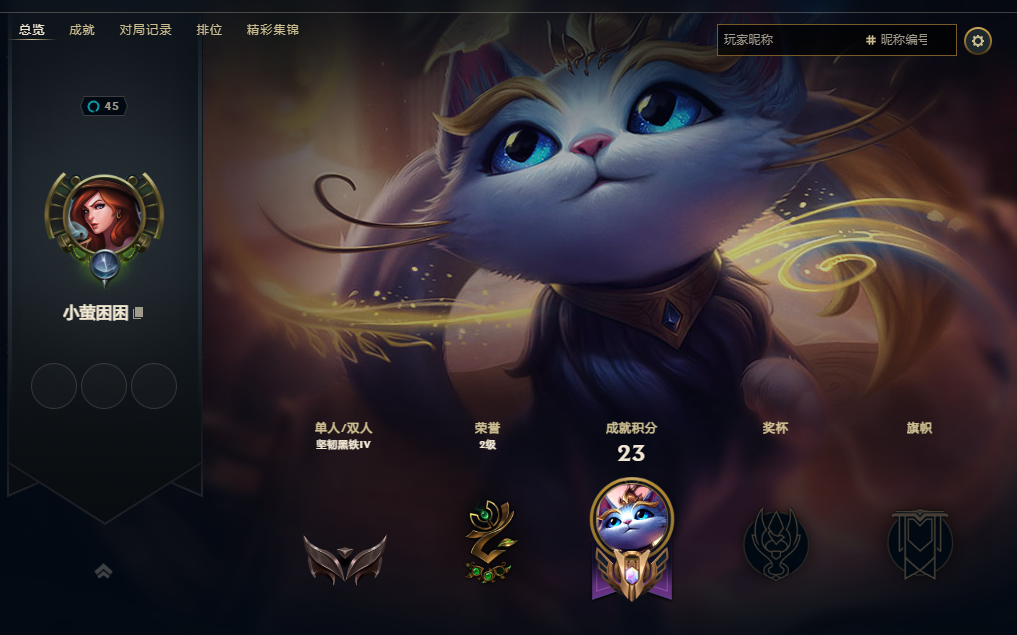Open the 奖杯 trophy emblem
This screenshot has height=635, width=1017.
(x=776, y=543)
